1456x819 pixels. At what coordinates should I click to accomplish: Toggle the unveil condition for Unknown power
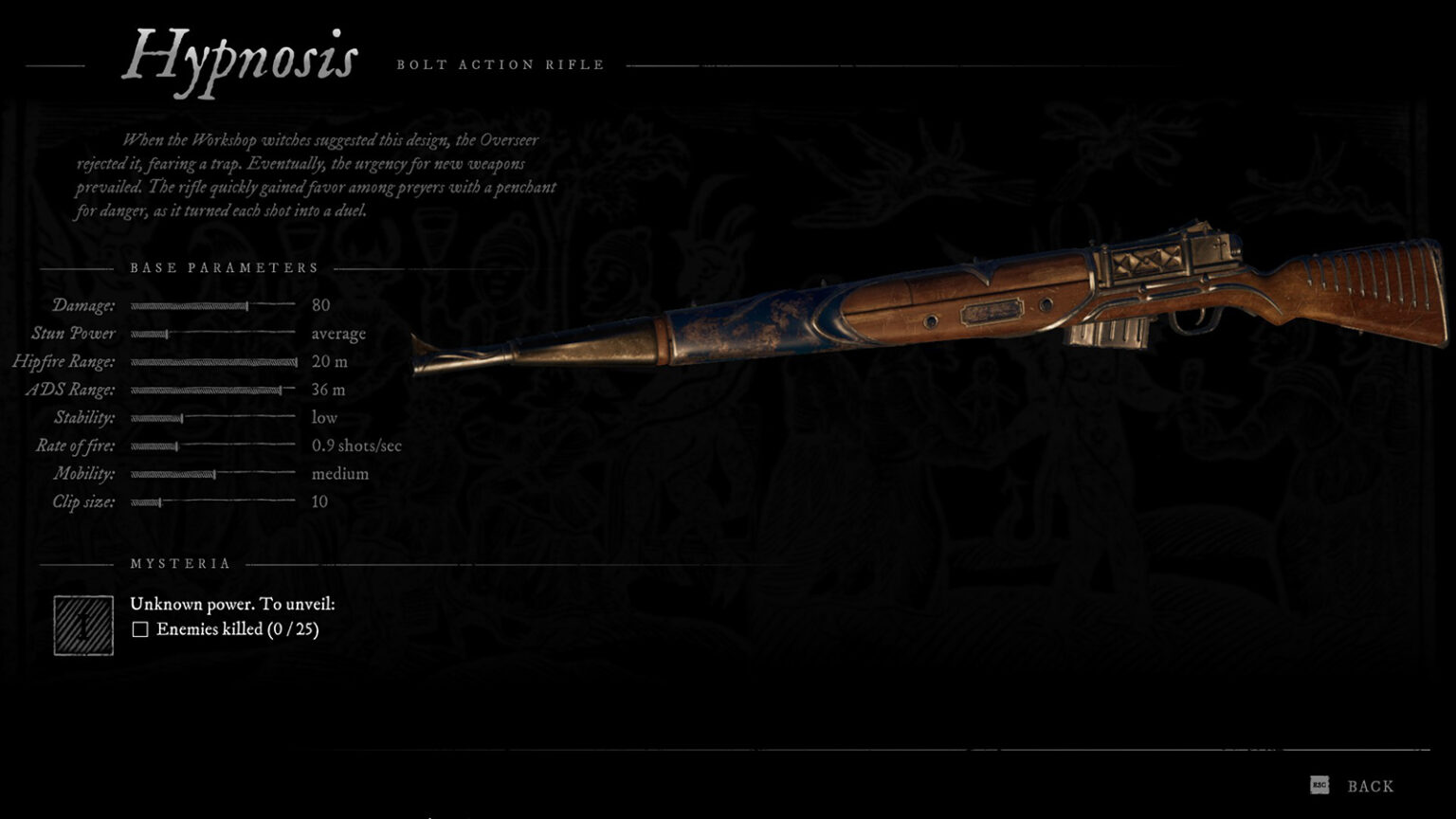pyautogui.click(x=140, y=628)
